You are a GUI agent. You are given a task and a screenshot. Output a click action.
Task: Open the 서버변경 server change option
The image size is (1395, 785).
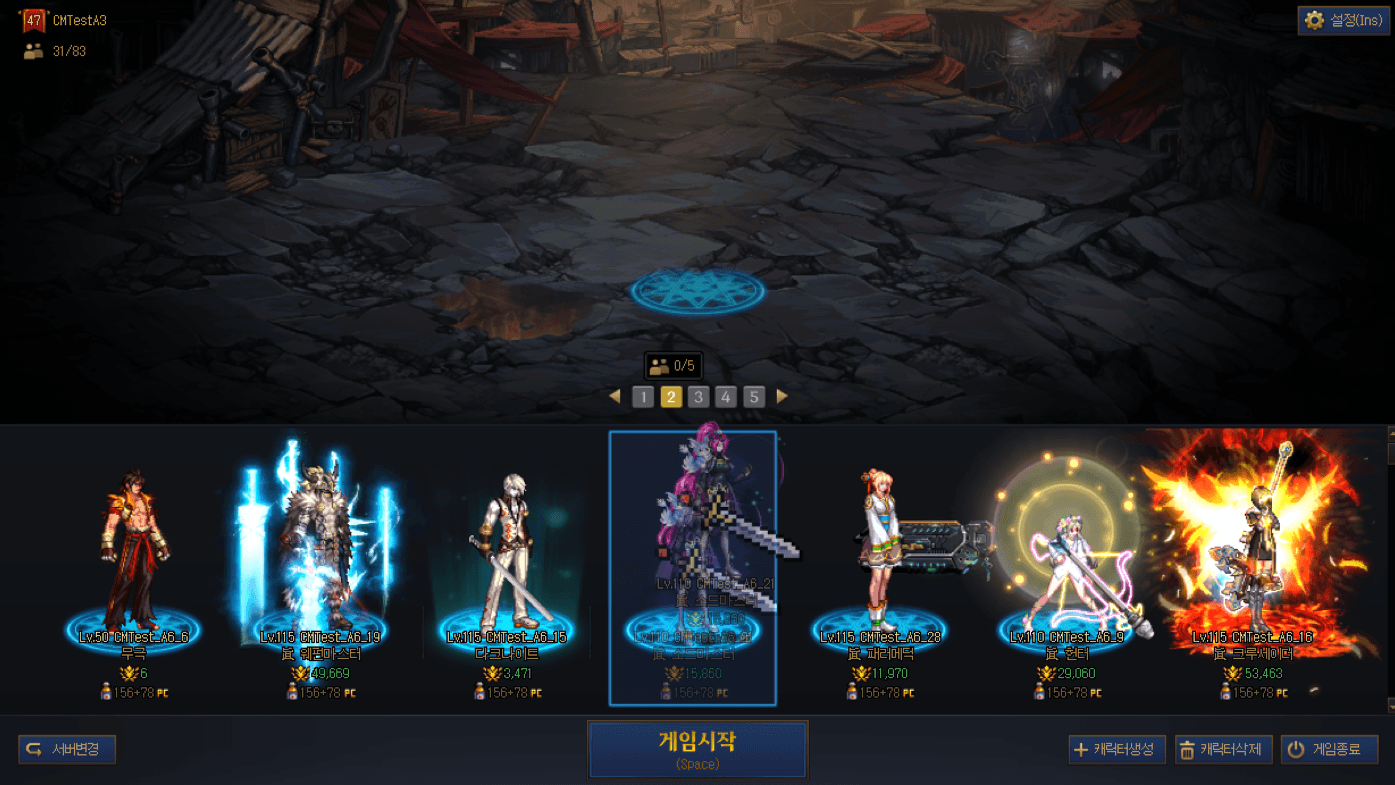point(67,749)
